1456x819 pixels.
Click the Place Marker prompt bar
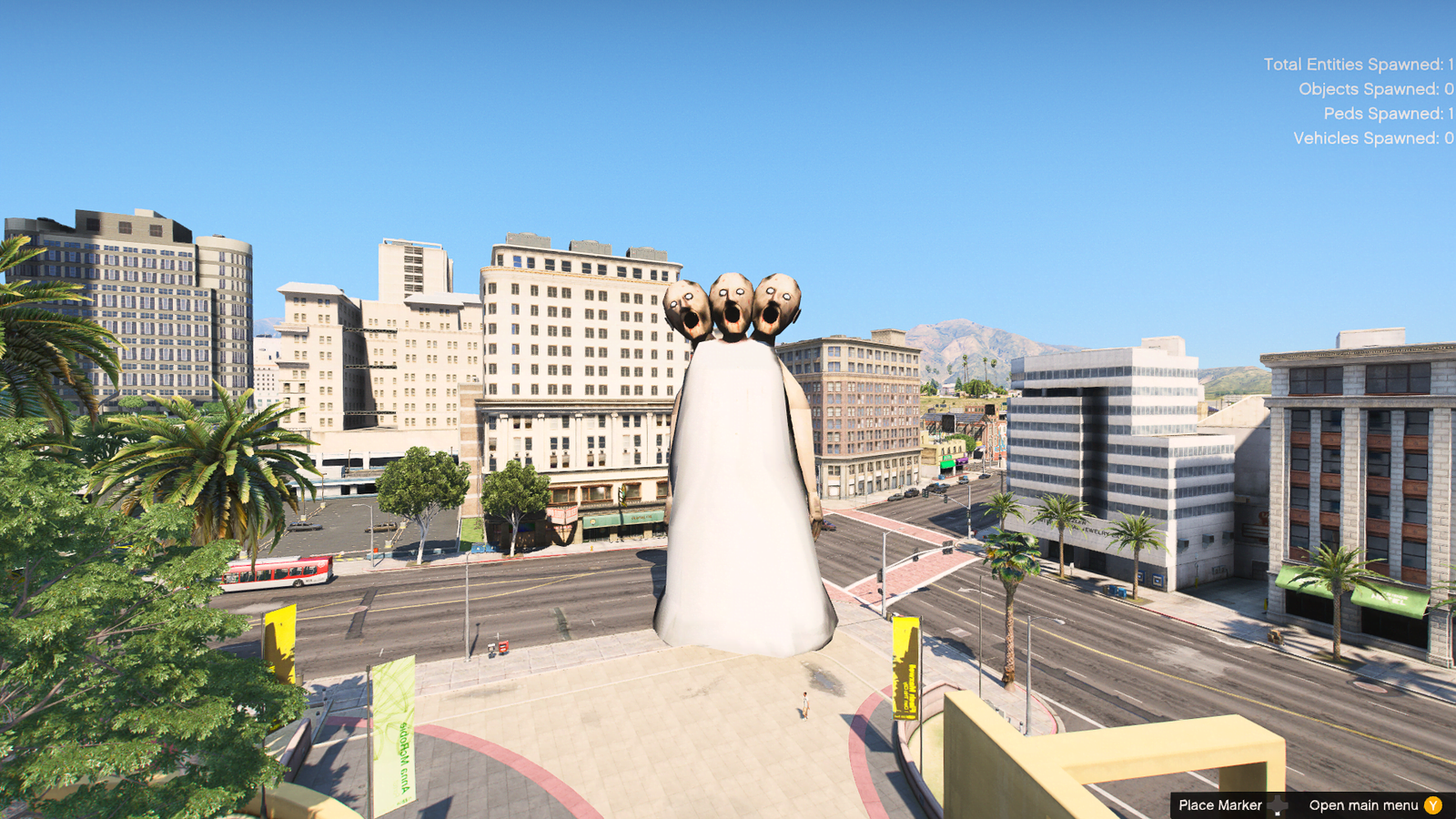point(1224,804)
